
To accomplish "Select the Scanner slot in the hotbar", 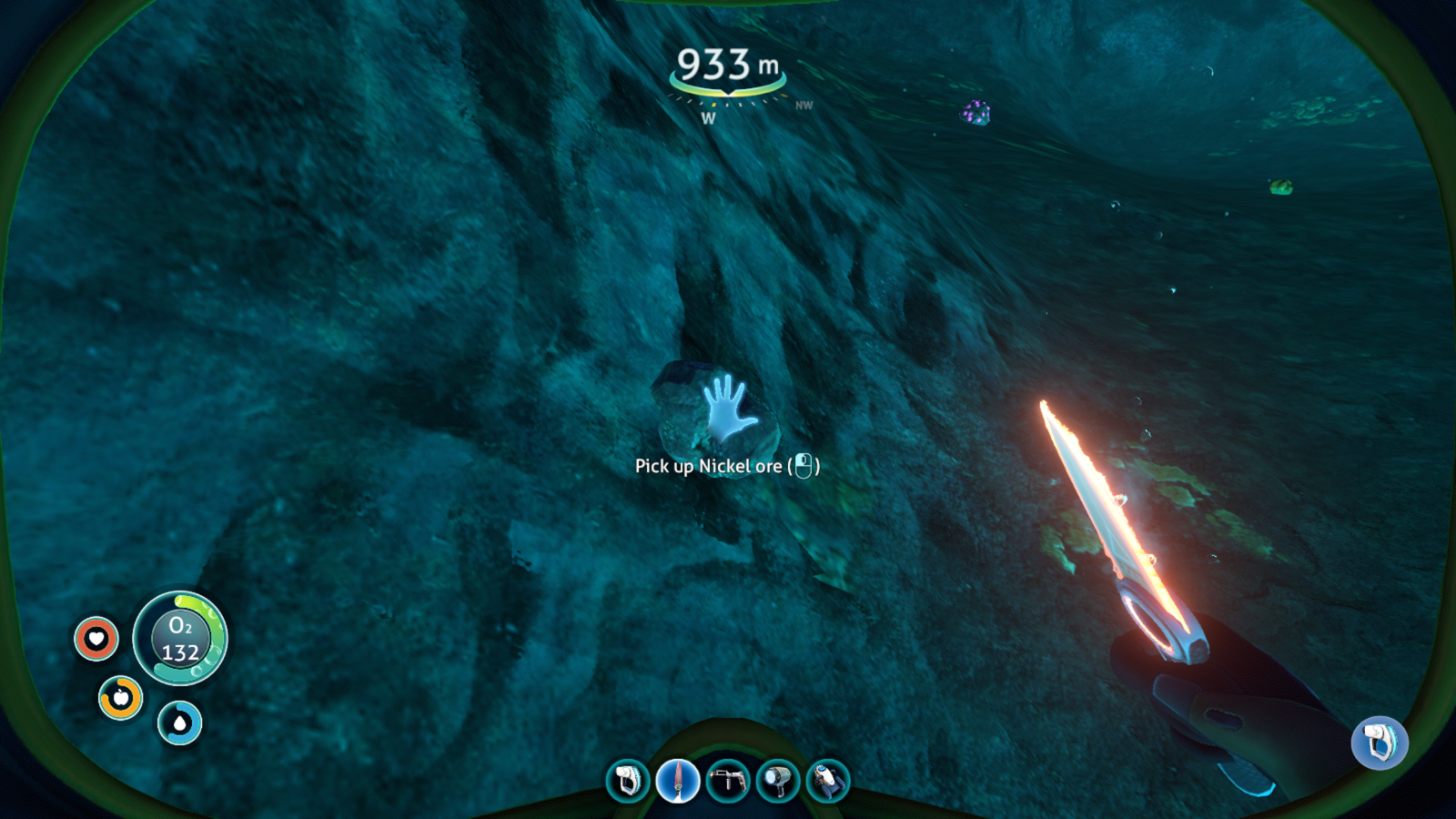I will pyautogui.click(x=628, y=781).
